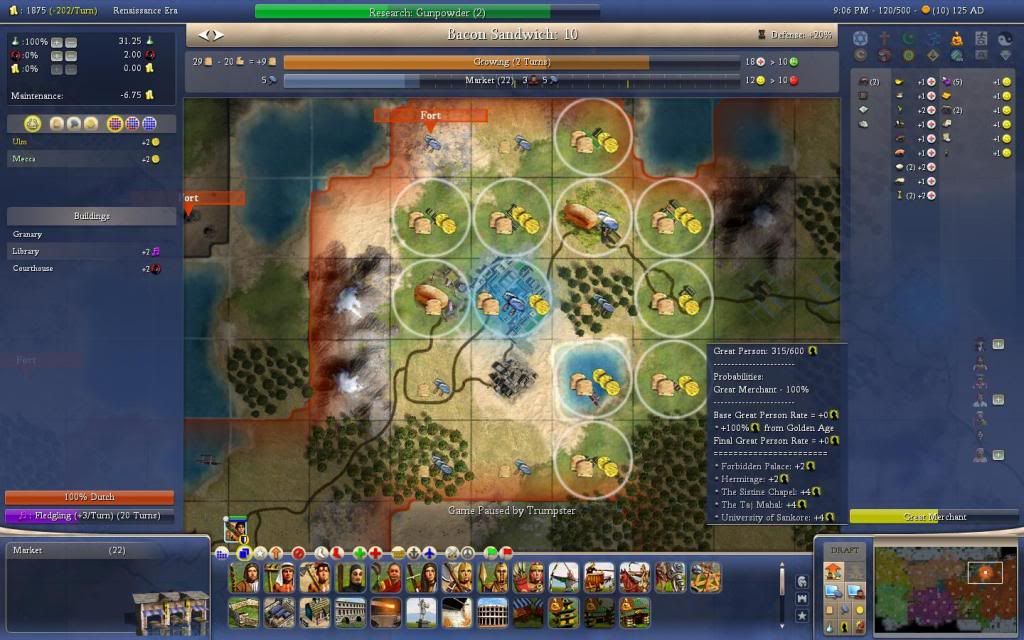Image resolution: width=1024 pixels, height=640 pixels.
Task: Click the city minimap
Action: (945, 590)
